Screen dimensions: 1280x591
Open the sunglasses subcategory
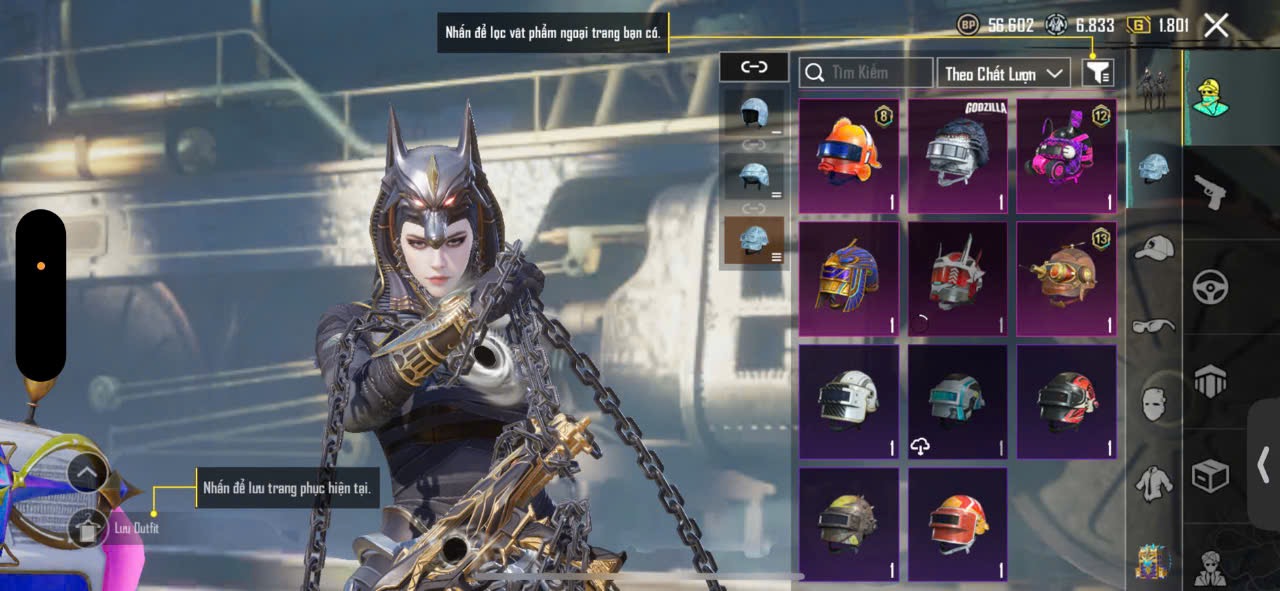click(1153, 326)
